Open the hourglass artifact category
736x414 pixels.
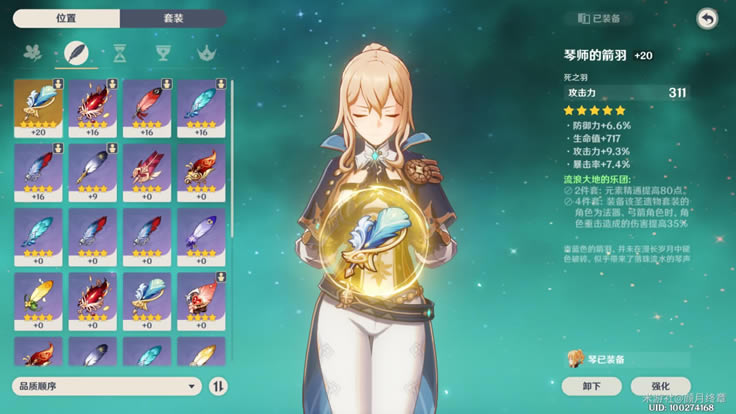[119, 52]
